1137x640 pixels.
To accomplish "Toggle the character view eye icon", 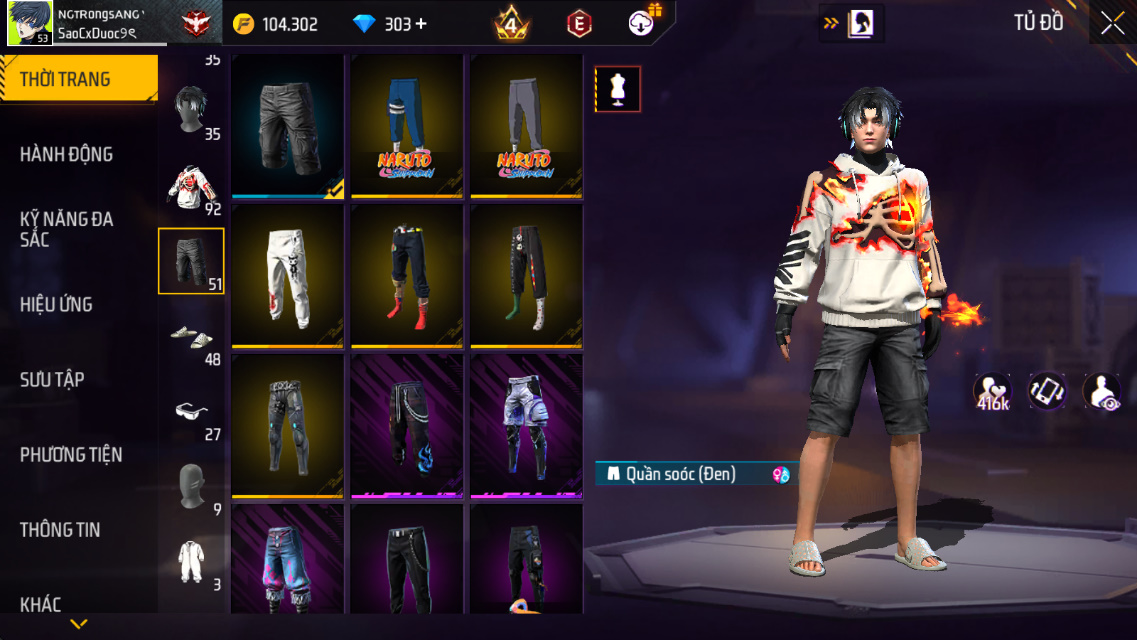I will point(1102,391).
